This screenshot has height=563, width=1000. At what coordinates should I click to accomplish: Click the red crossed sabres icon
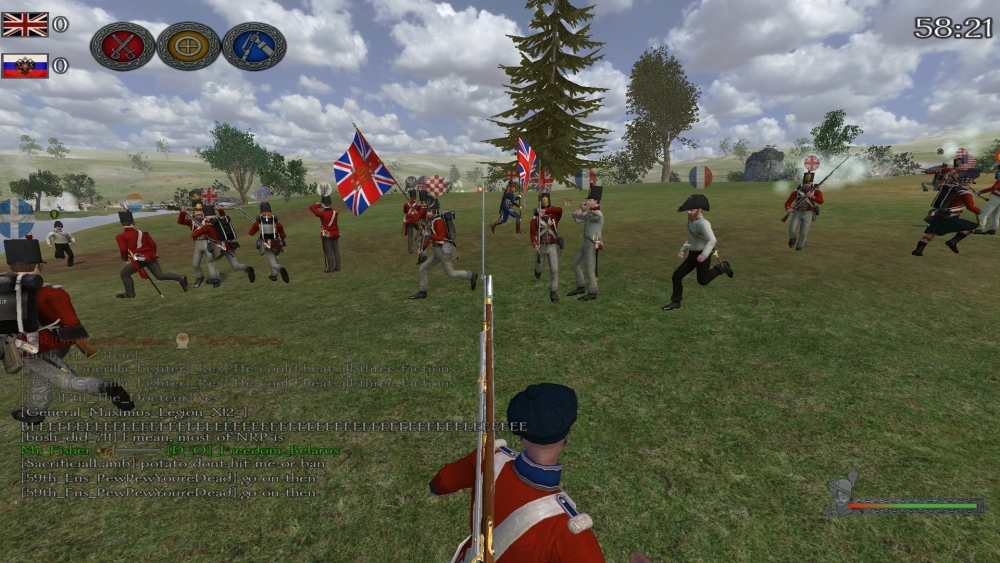[122, 46]
